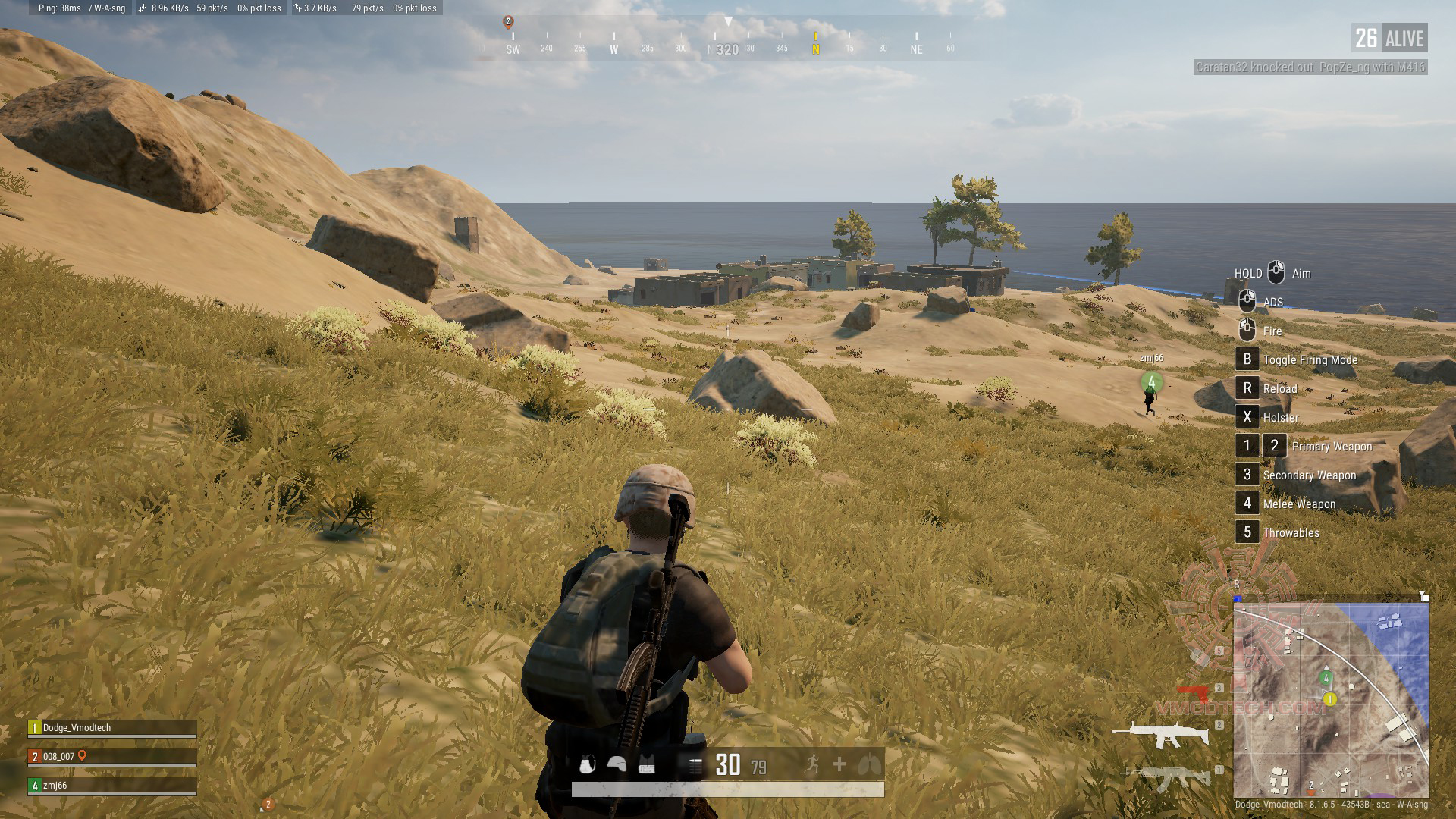Select the vest equipment icon

[x=646, y=765]
